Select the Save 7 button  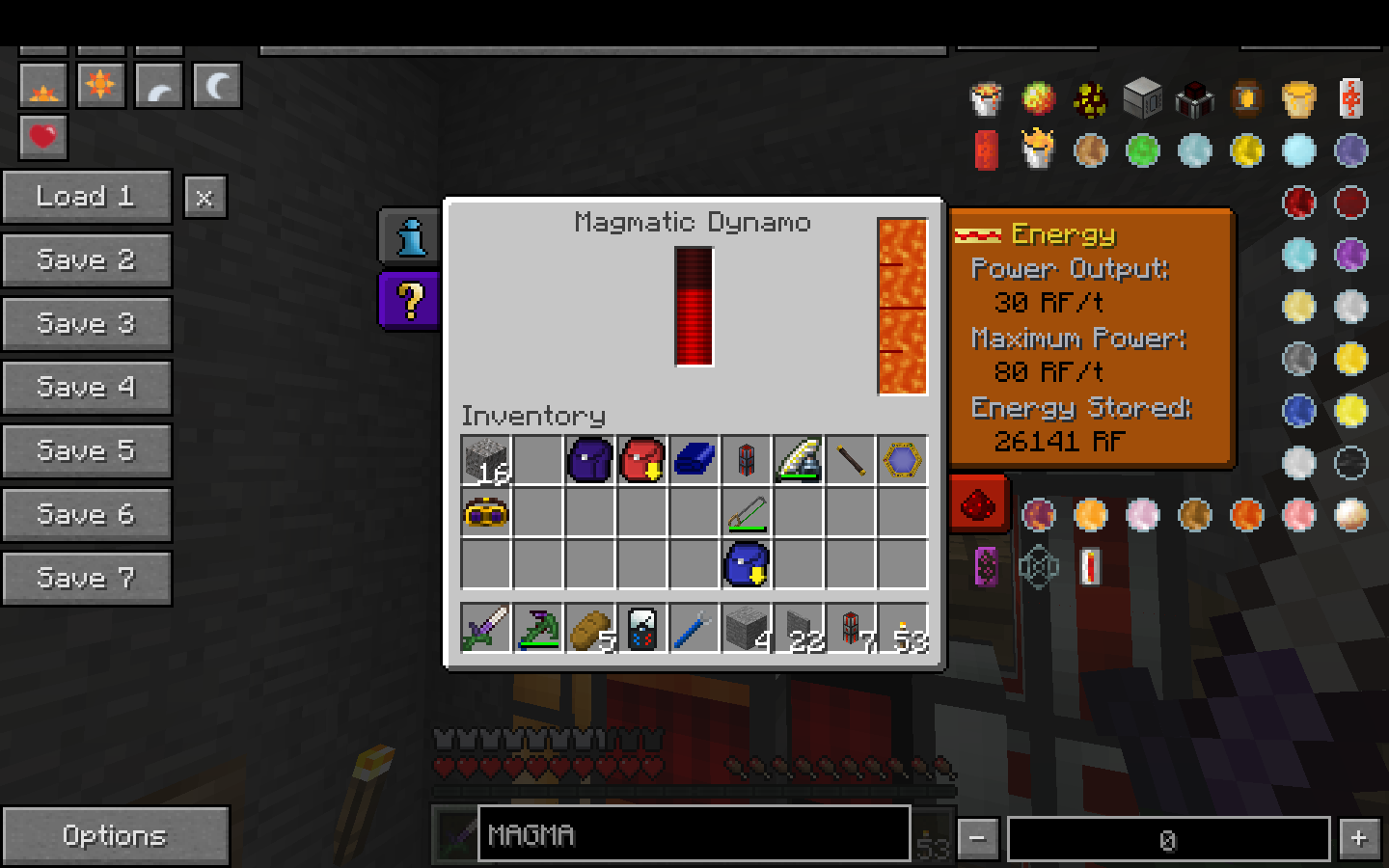tap(86, 579)
